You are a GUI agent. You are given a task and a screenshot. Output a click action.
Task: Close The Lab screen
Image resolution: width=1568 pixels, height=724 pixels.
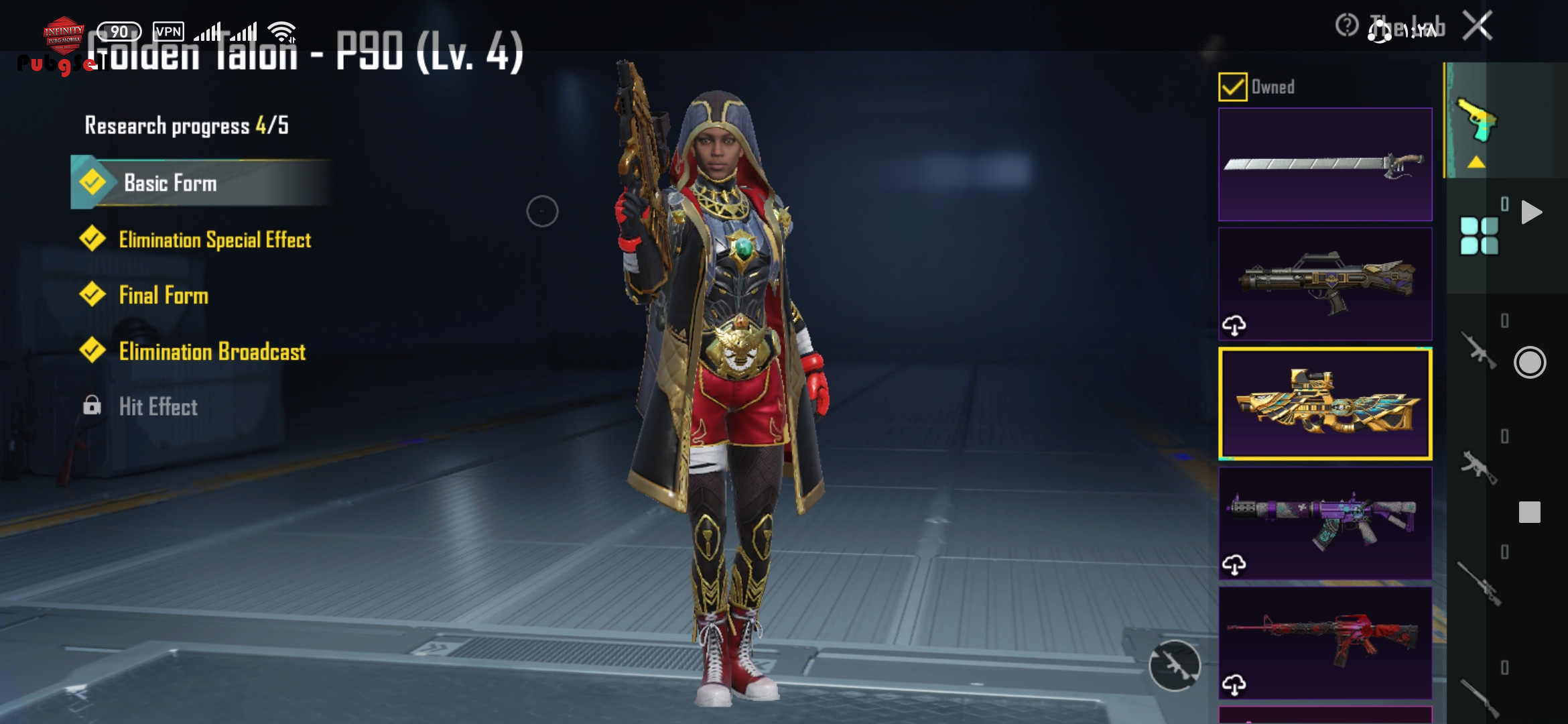coord(1477,27)
